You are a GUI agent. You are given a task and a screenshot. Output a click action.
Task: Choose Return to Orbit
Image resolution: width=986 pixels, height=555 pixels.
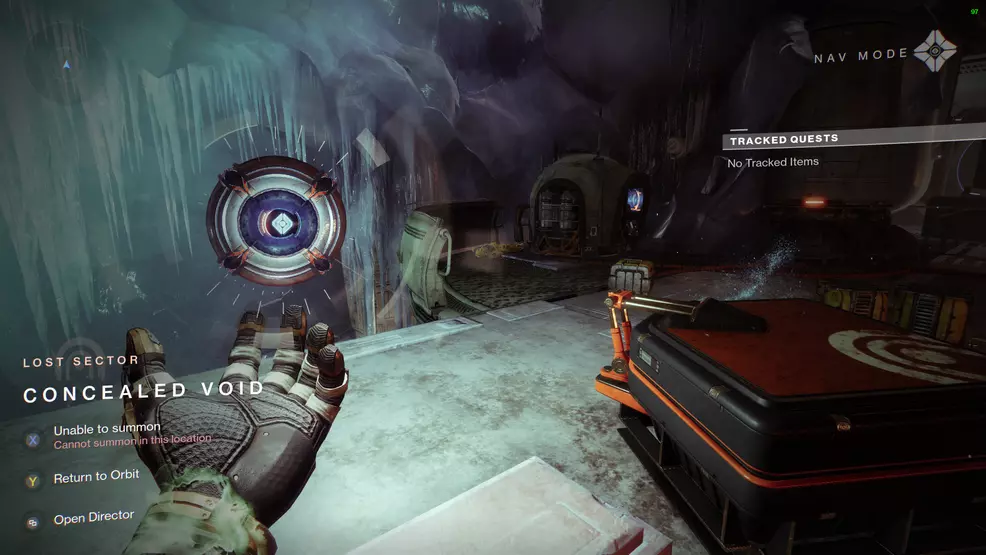(x=96, y=478)
